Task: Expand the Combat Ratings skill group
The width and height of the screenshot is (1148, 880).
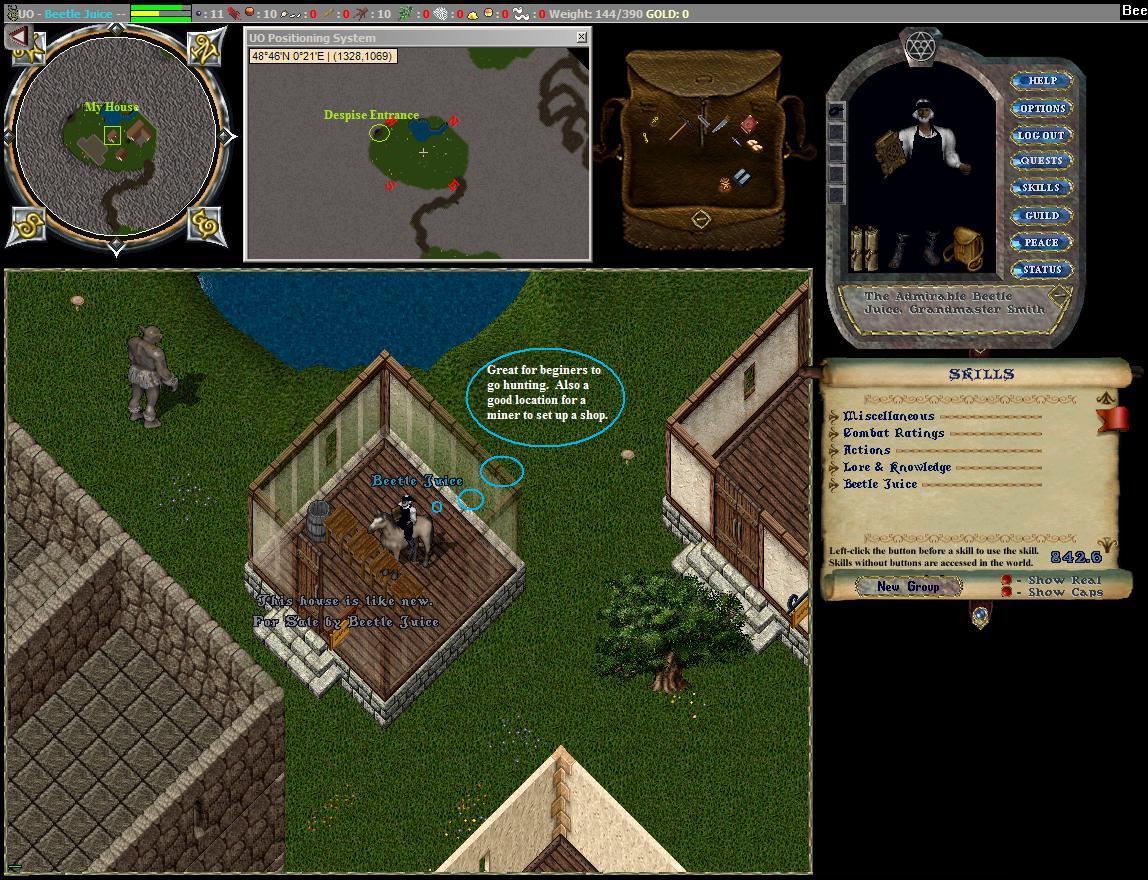Action: 835,433
